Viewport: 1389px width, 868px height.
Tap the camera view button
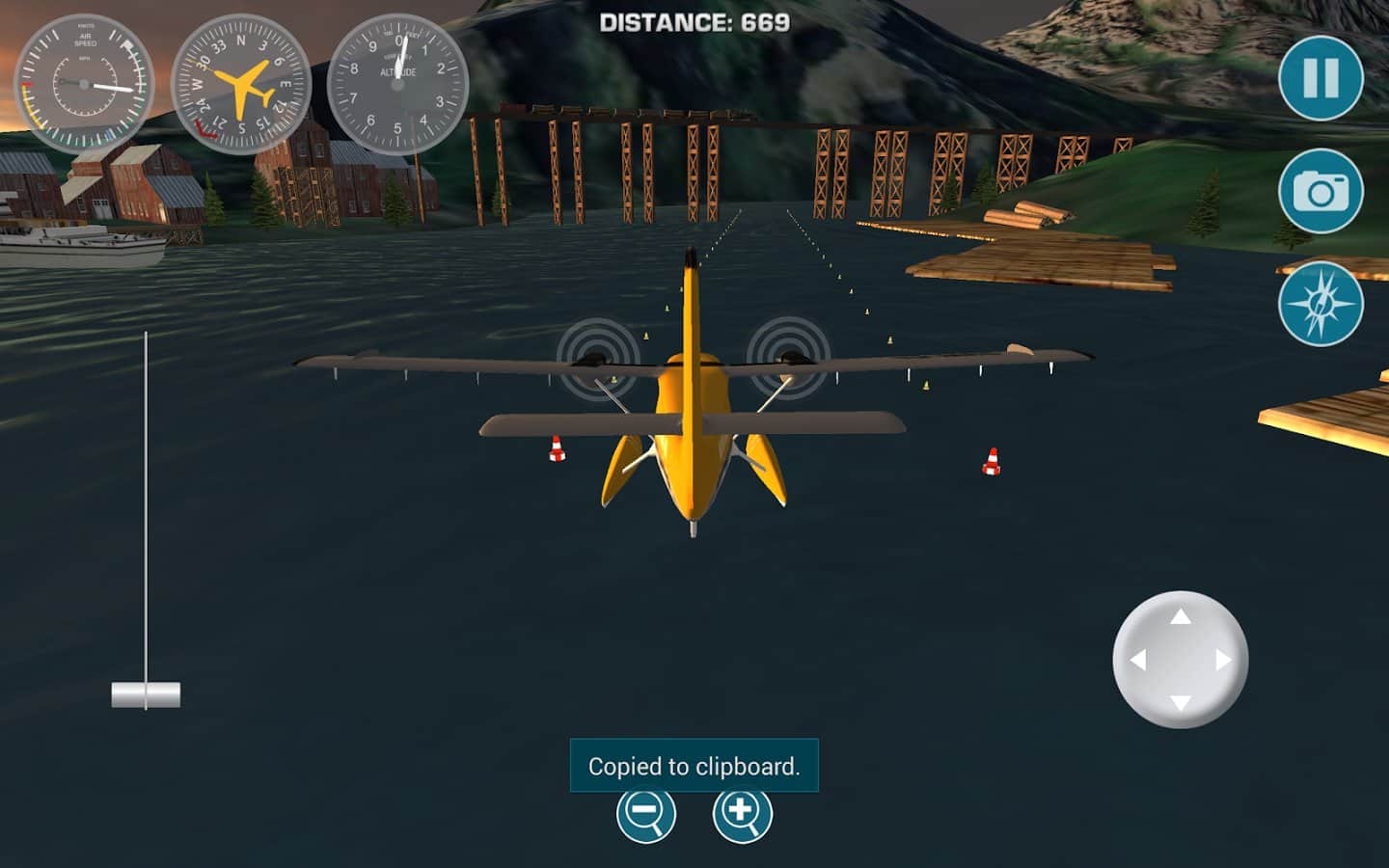[x=1321, y=192]
